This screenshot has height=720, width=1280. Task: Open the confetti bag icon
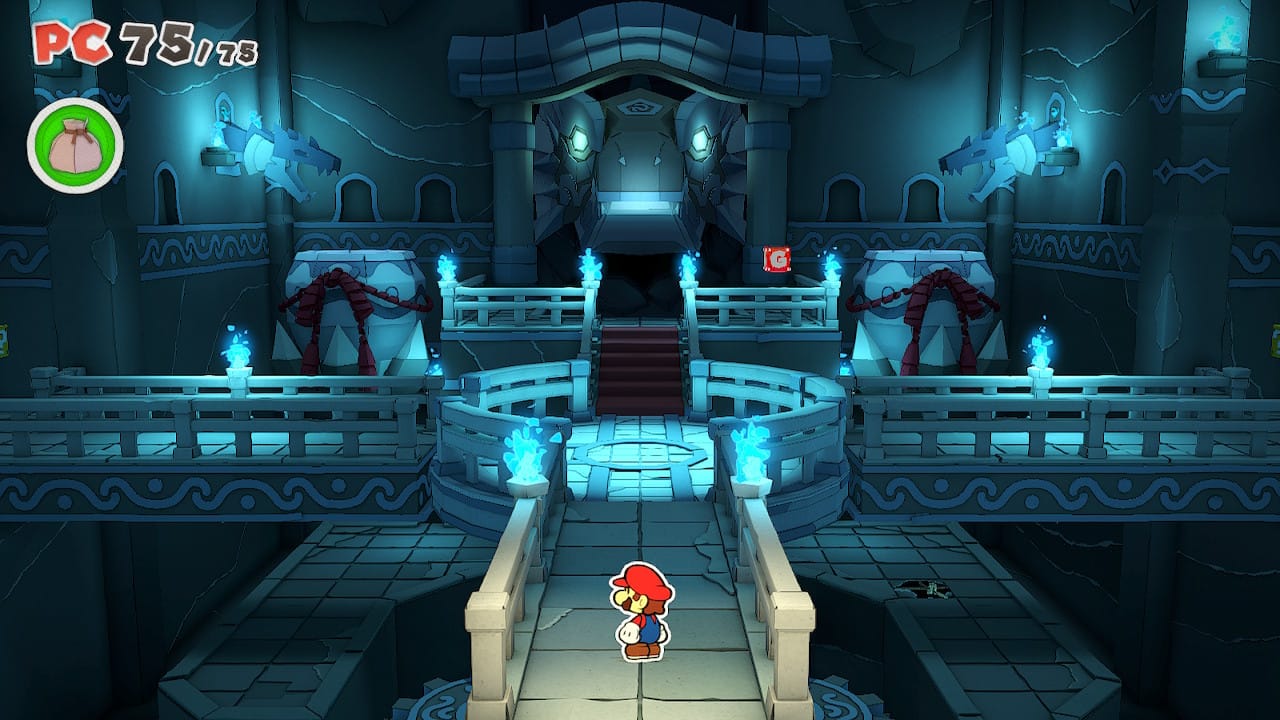(75, 146)
